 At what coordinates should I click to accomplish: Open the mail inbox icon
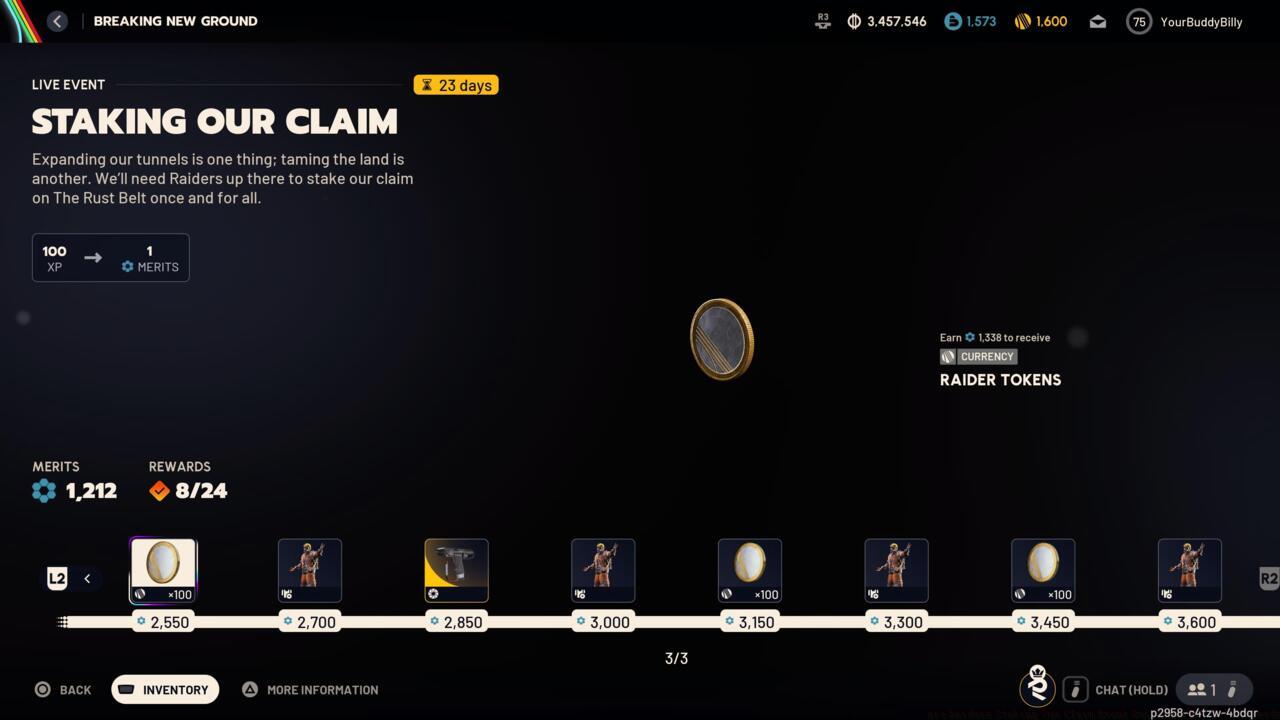pyautogui.click(x=1097, y=21)
